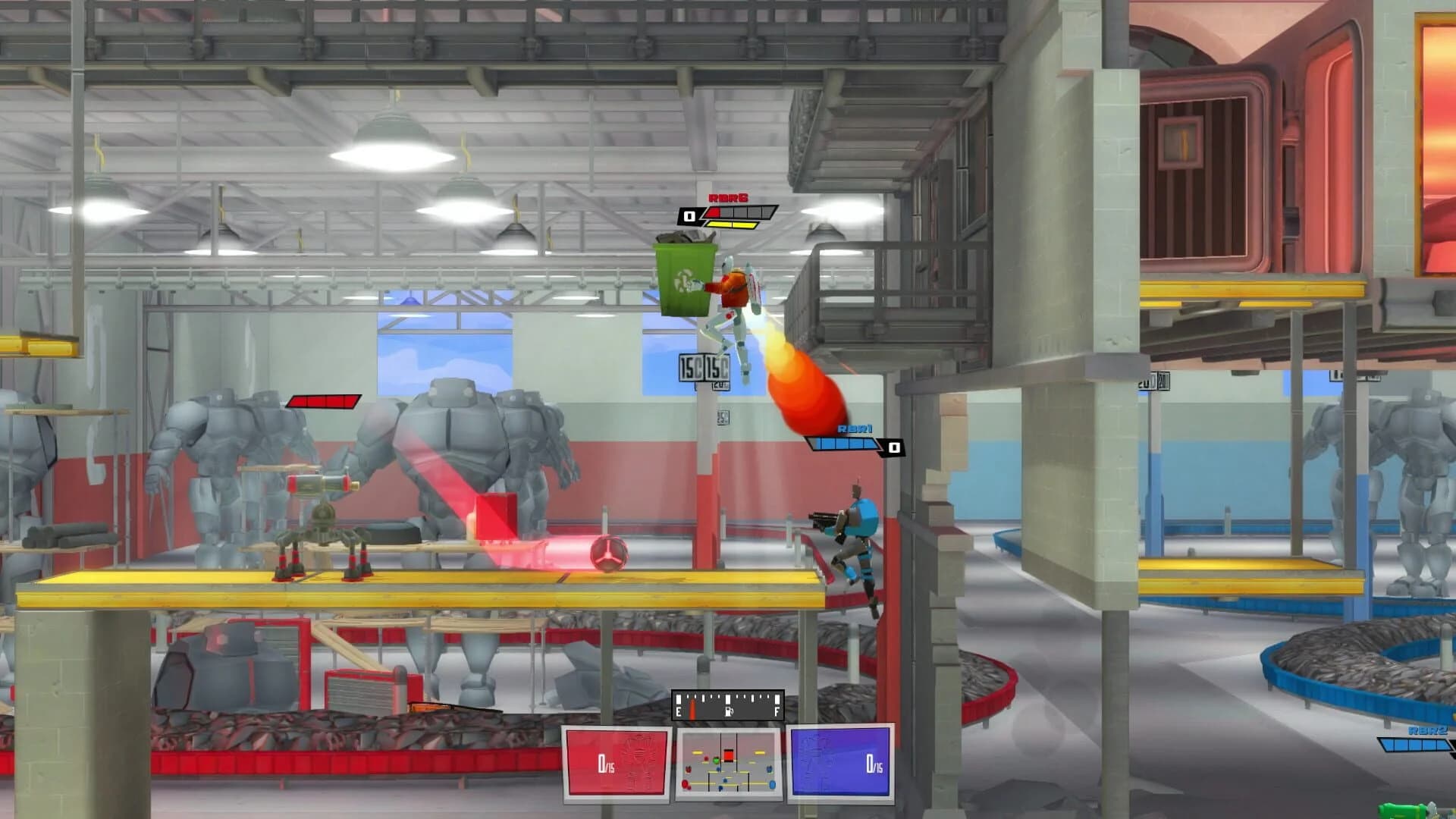Screen dimensions: 1456x819
Task: Click the fuel pump icon on the gauge
Action: click(x=729, y=711)
